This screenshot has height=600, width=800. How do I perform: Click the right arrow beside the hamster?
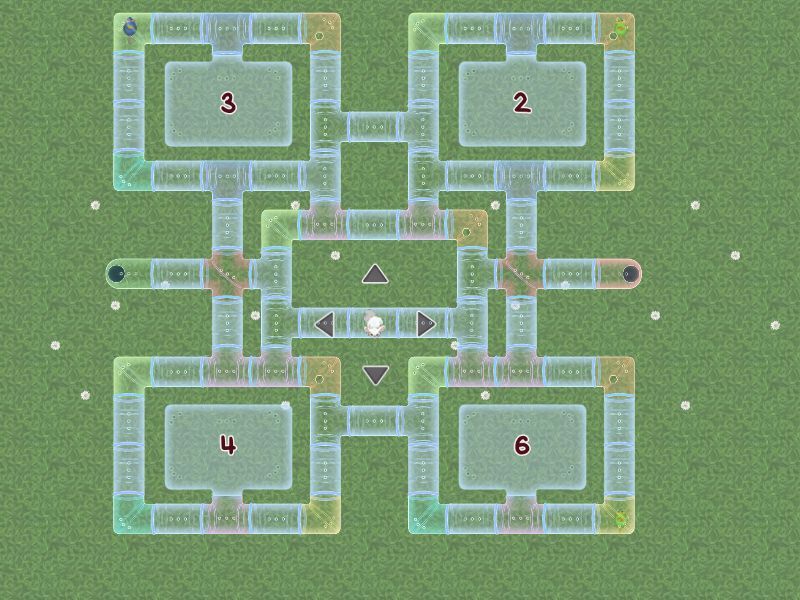tap(426, 323)
